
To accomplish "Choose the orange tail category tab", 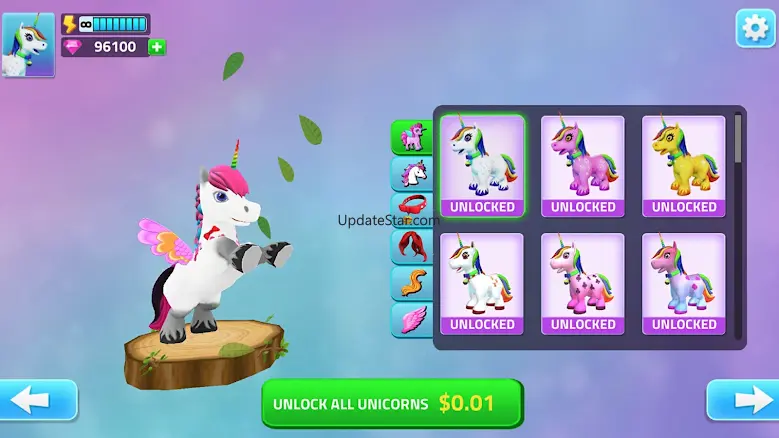I will pos(411,283).
